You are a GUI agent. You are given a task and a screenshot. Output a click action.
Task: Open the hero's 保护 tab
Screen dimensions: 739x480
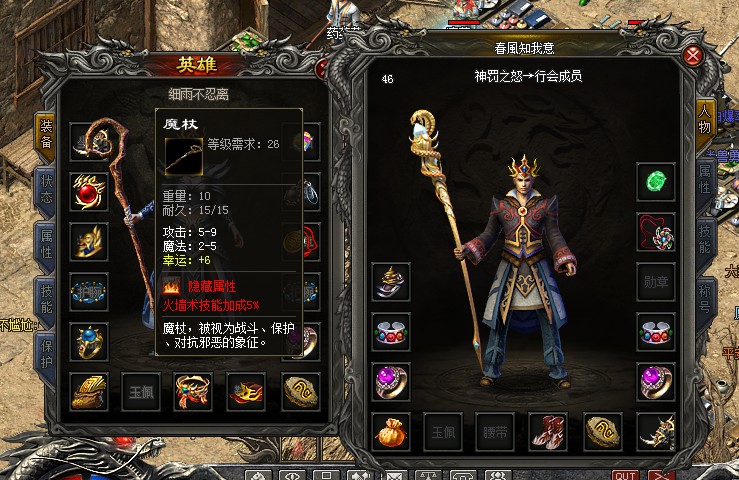[x=46, y=350]
